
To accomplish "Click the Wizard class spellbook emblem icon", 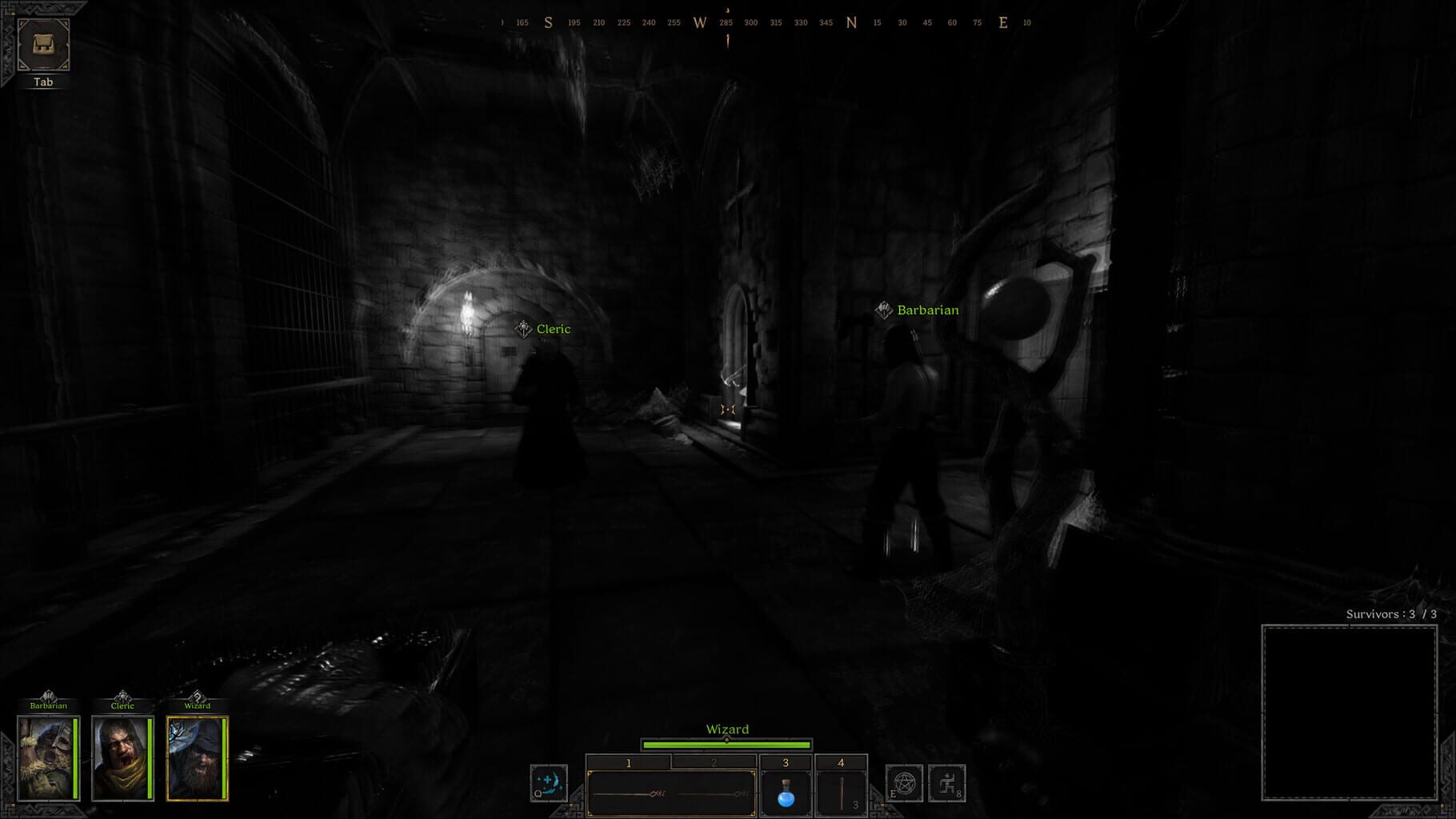I will pos(196,694).
